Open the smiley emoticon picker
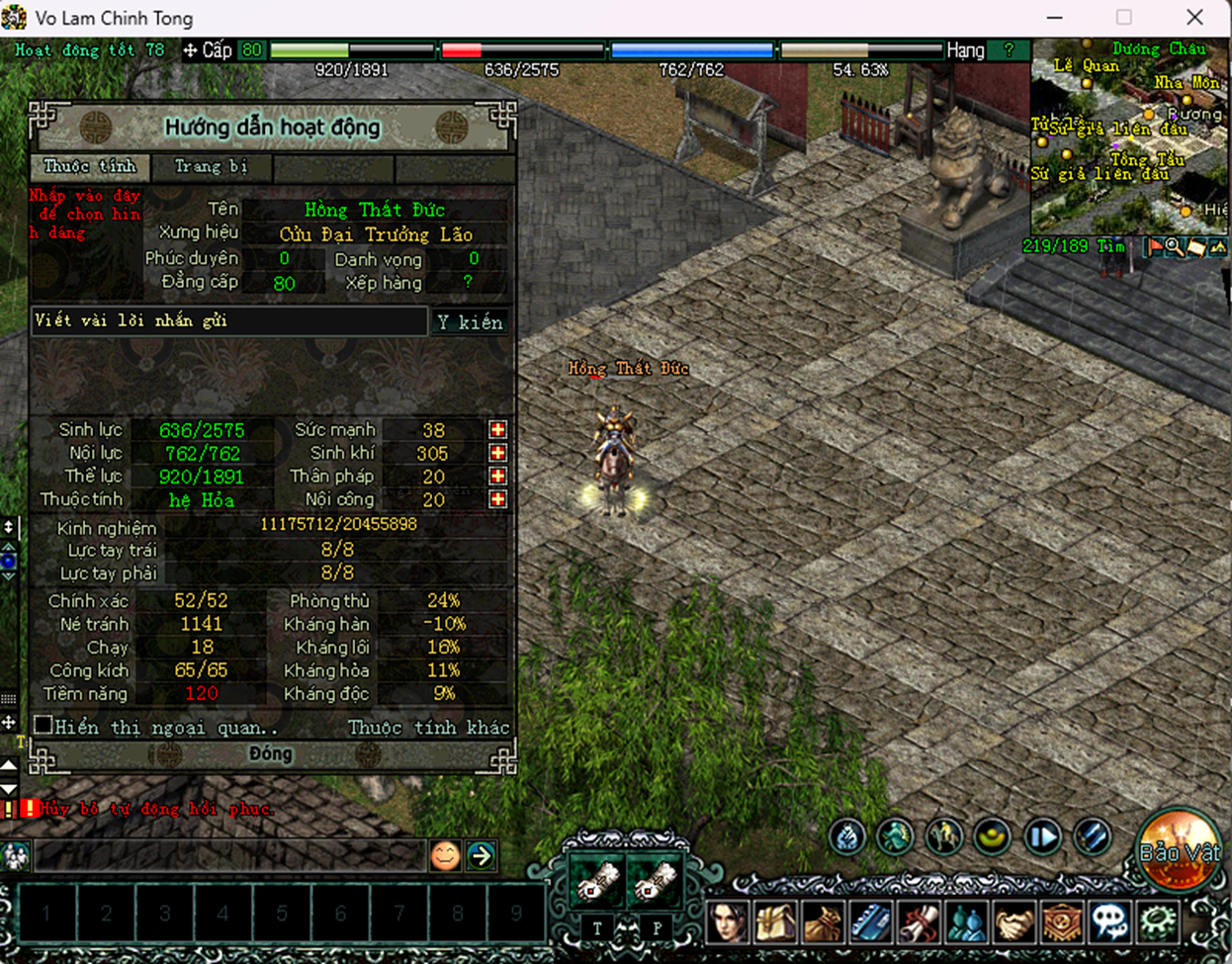 [445, 855]
